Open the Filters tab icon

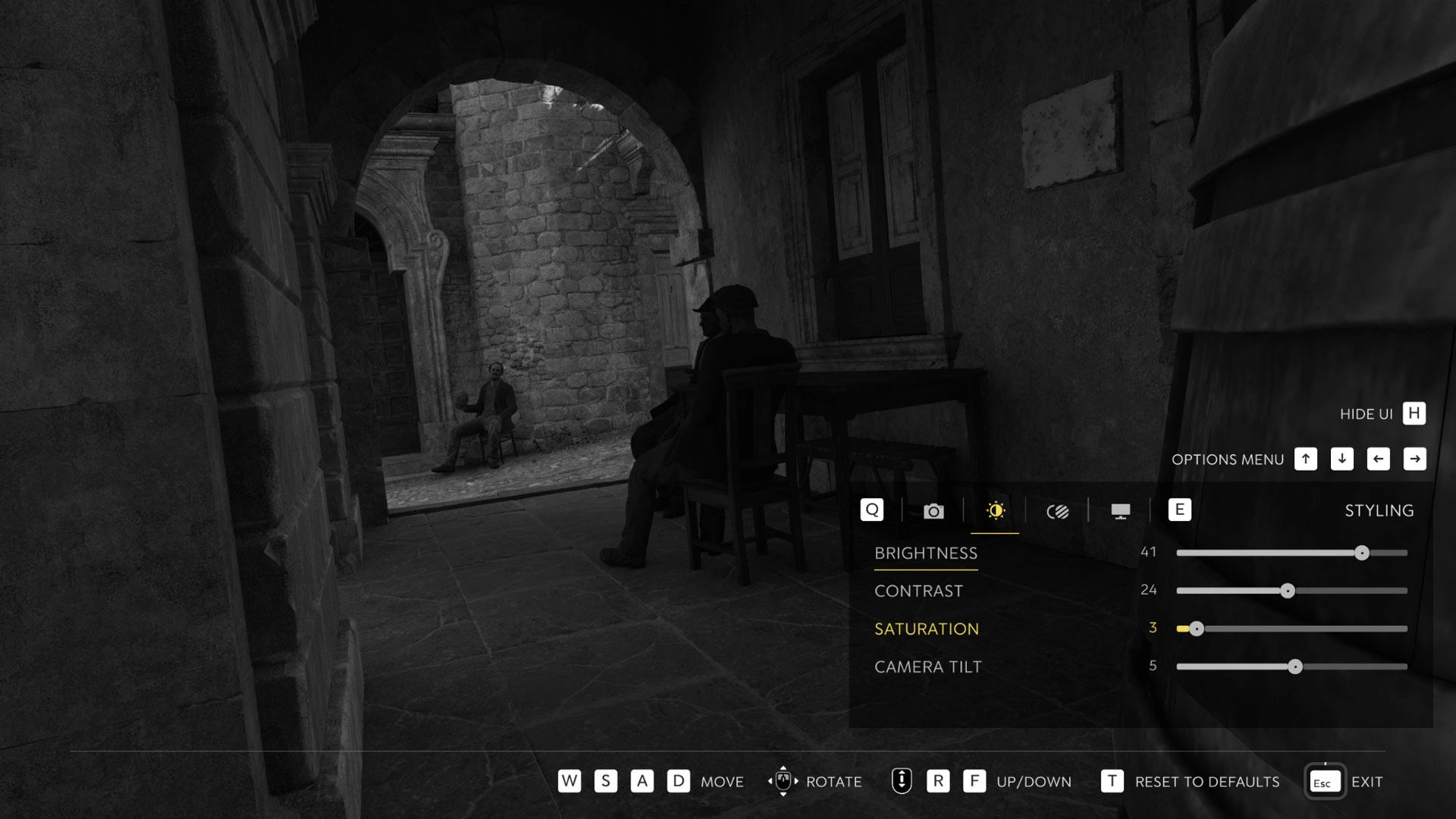1057,510
